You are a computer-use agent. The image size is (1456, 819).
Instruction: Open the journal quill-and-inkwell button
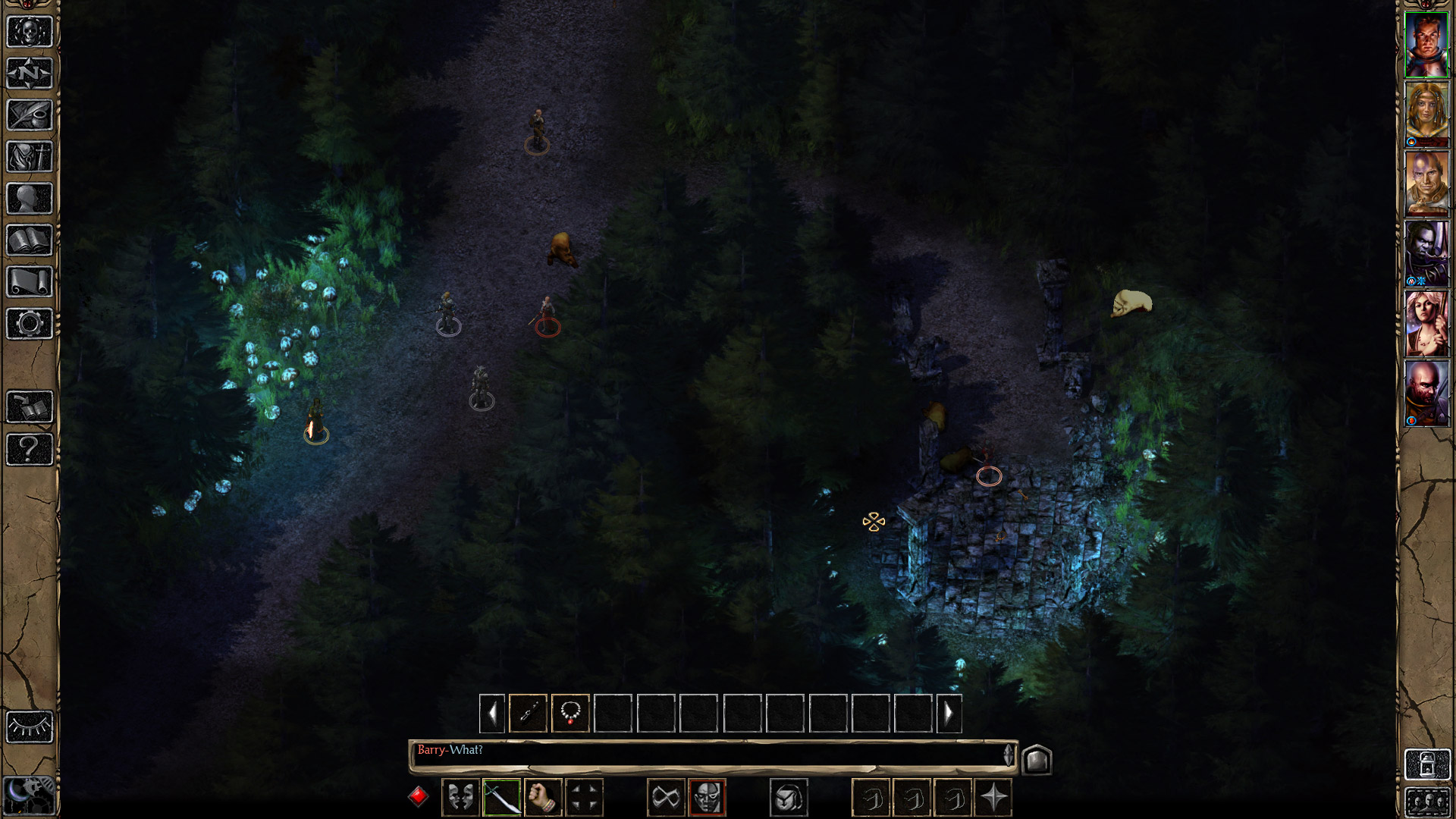[30, 115]
